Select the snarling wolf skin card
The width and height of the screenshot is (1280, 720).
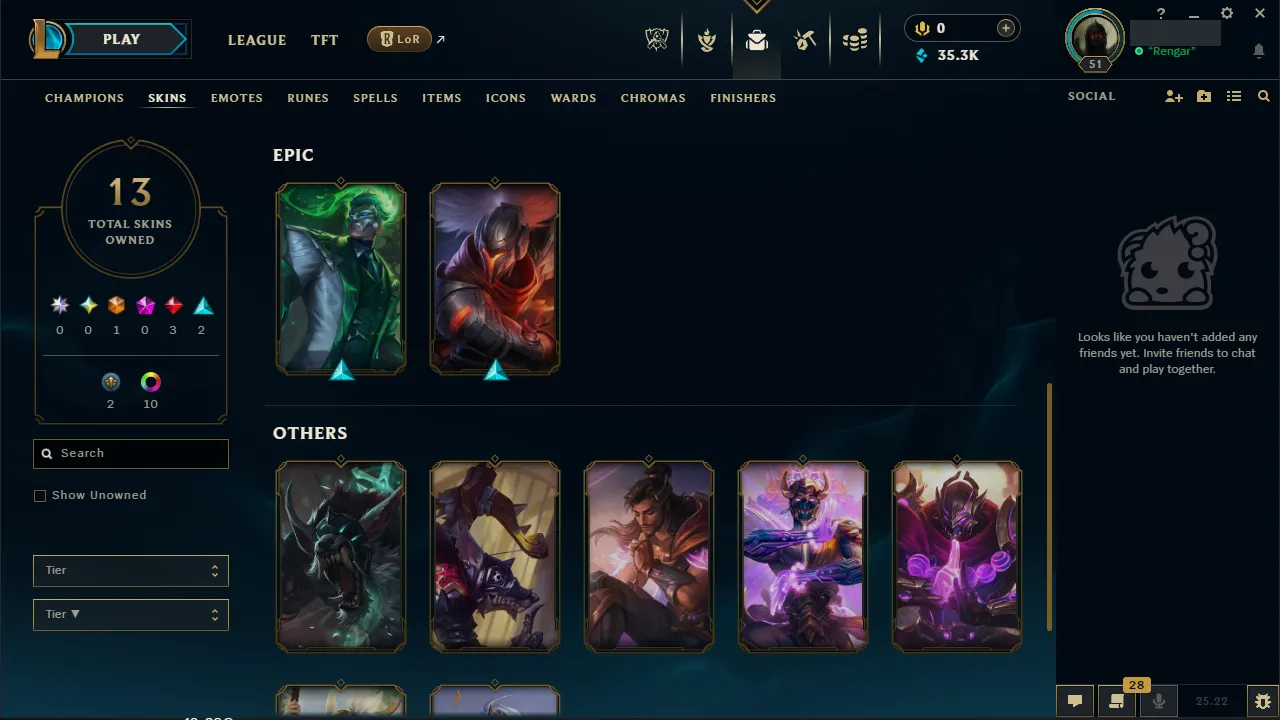[341, 556]
